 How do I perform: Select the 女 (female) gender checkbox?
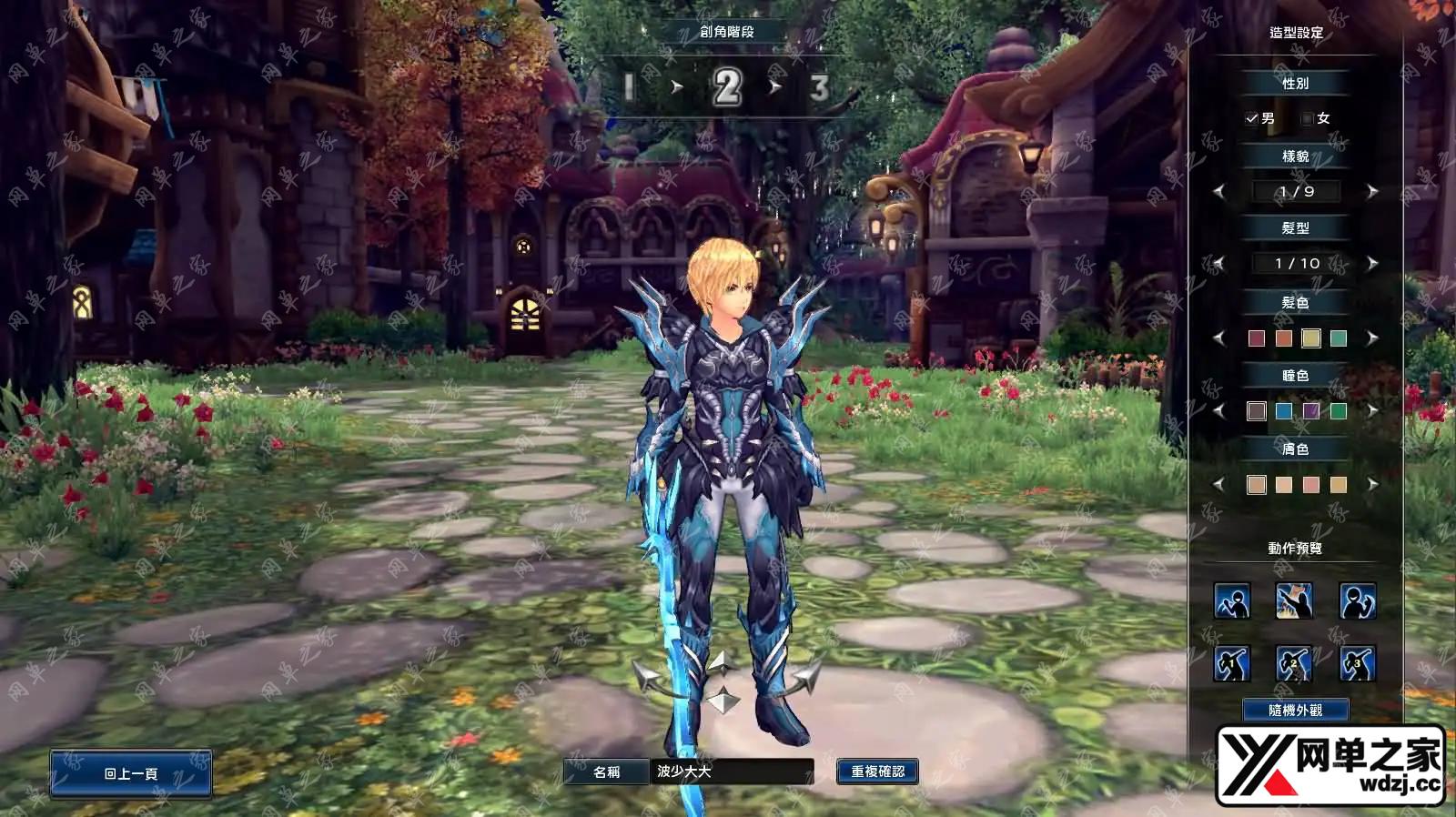[x=1308, y=118]
